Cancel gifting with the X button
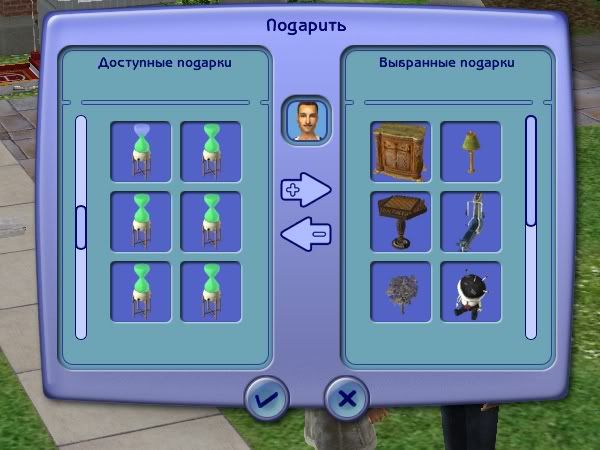600x450 pixels. click(x=347, y=399)
